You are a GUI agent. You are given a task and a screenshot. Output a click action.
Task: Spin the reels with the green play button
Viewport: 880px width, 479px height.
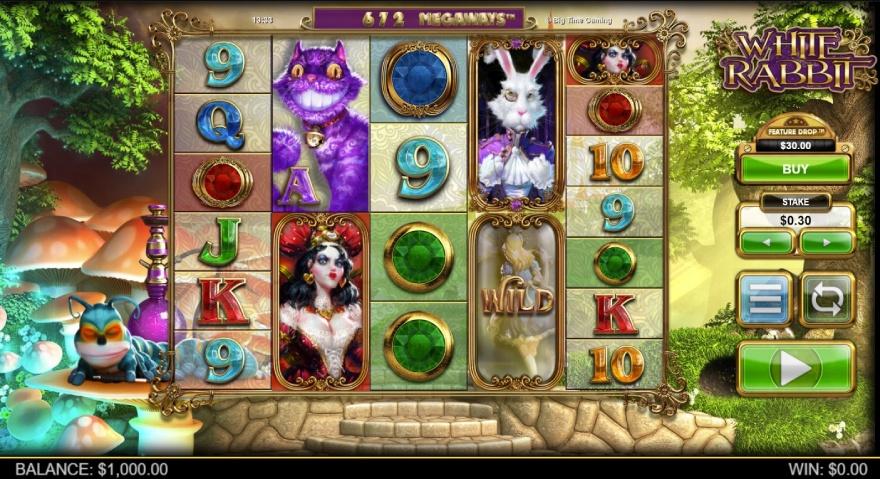[795, 368]
